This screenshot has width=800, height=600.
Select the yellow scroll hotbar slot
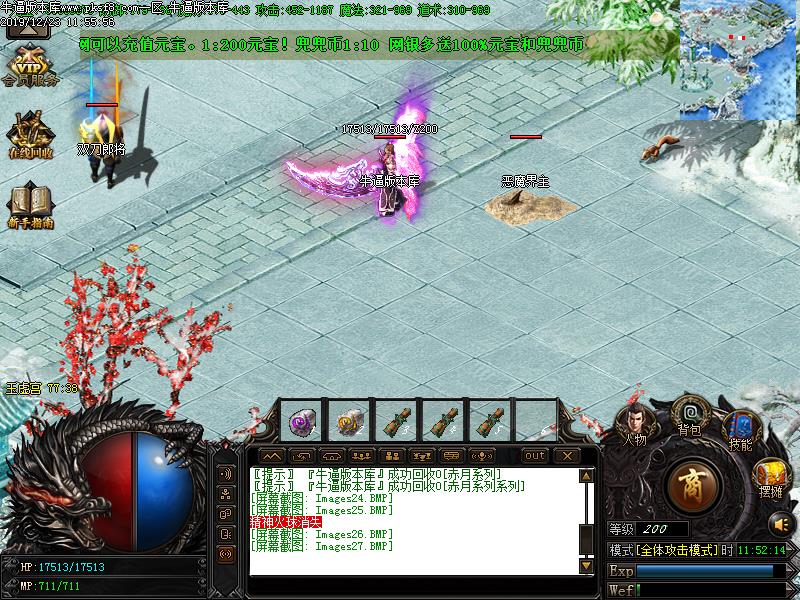[349, 420]
